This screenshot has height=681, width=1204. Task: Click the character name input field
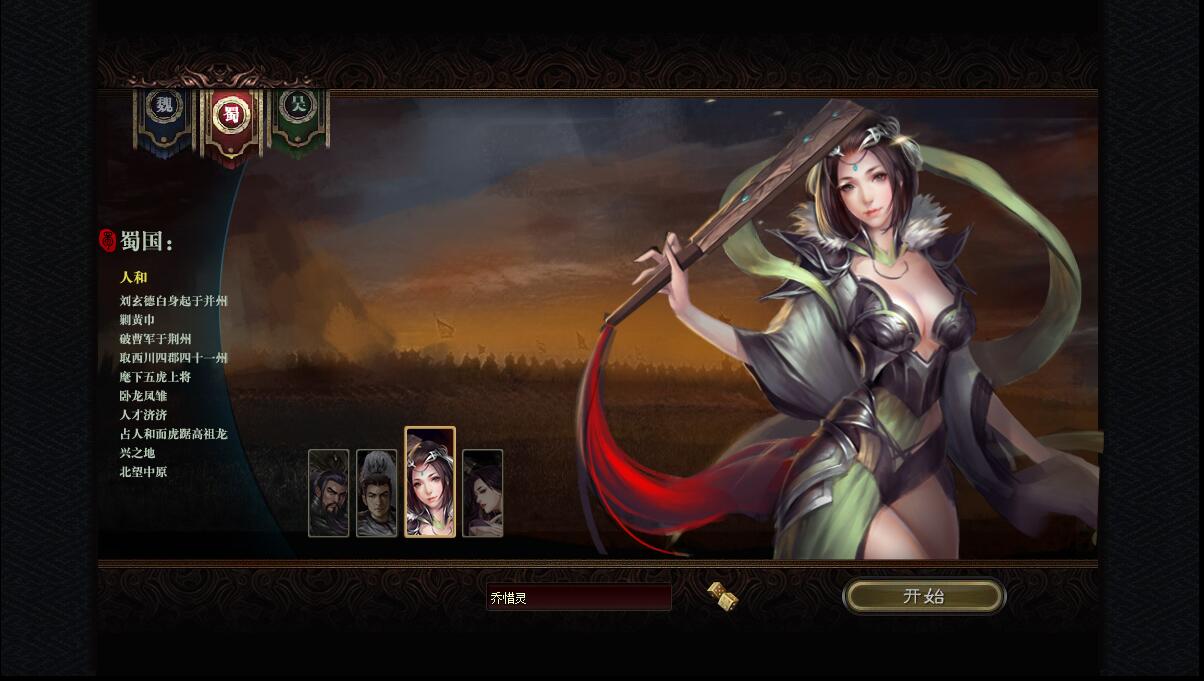(578, 598)
